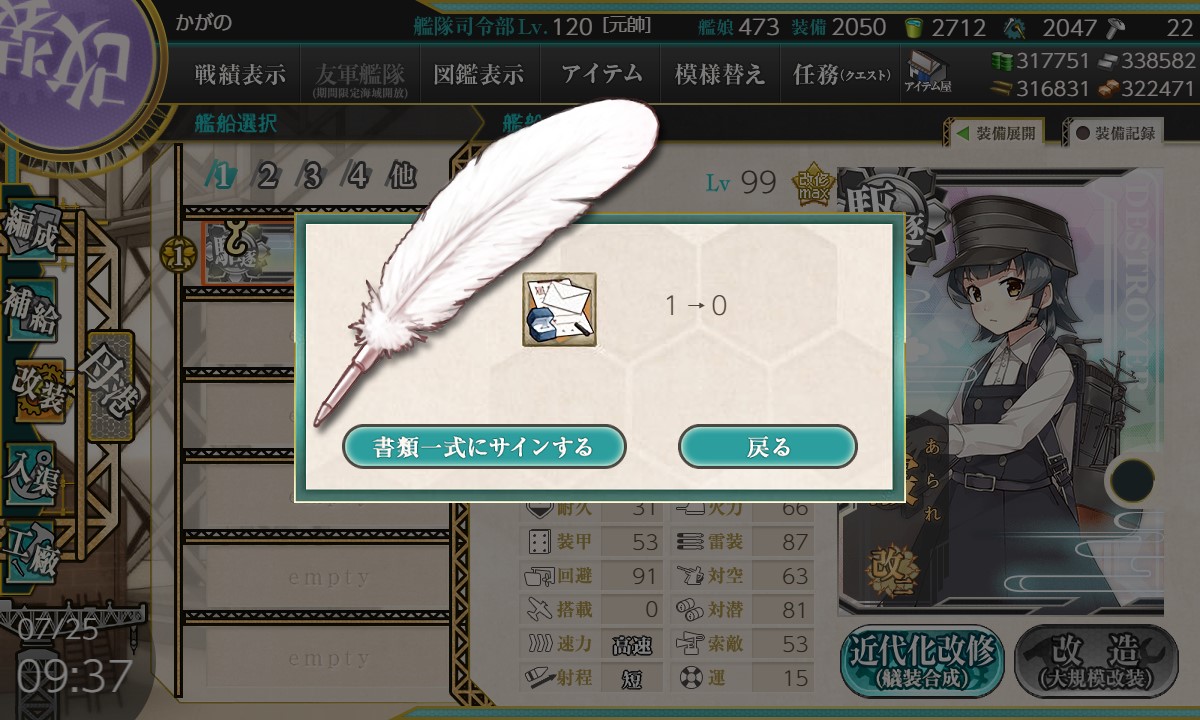Start 近代化改修 modernization
This screenshot has height=720, width=1200.
[922, 662]
